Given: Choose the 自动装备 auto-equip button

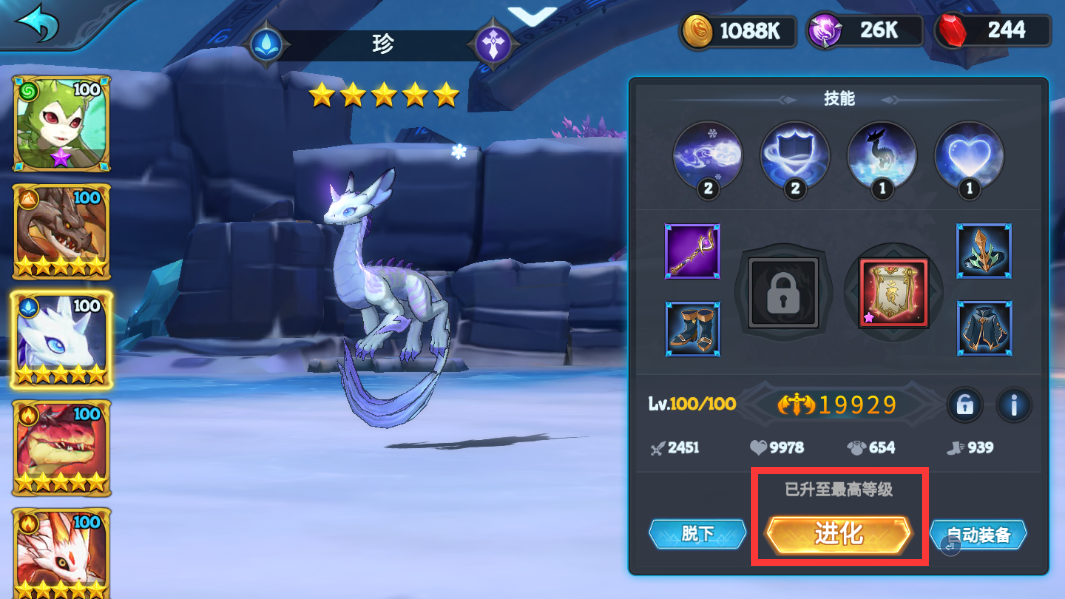Looking at the screenshot, I should point(980,535).
